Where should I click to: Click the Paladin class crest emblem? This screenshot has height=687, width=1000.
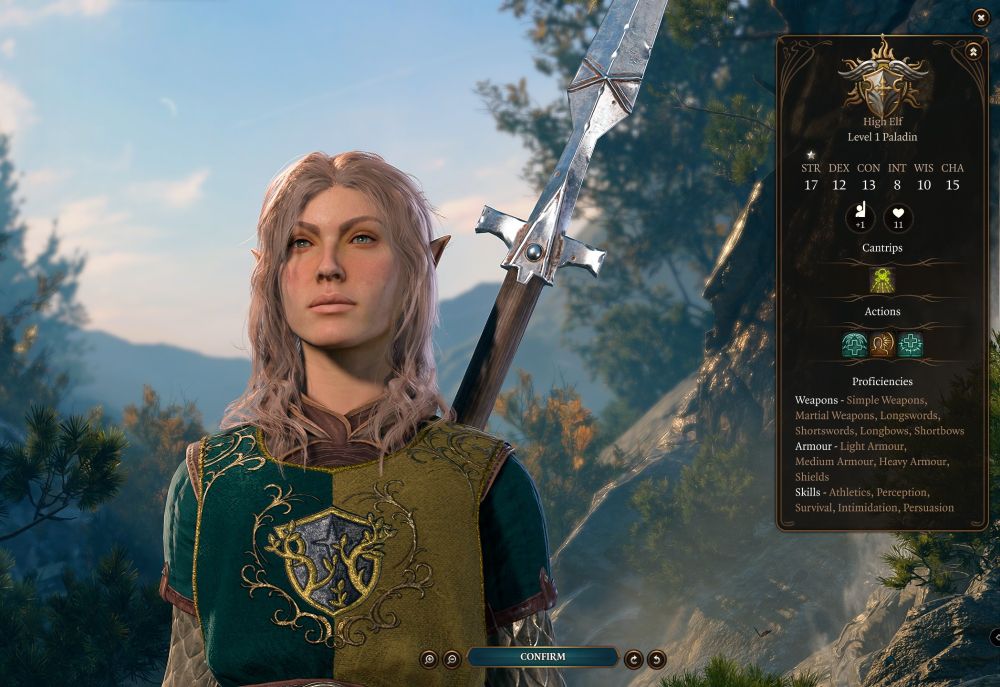coord(882,78)
